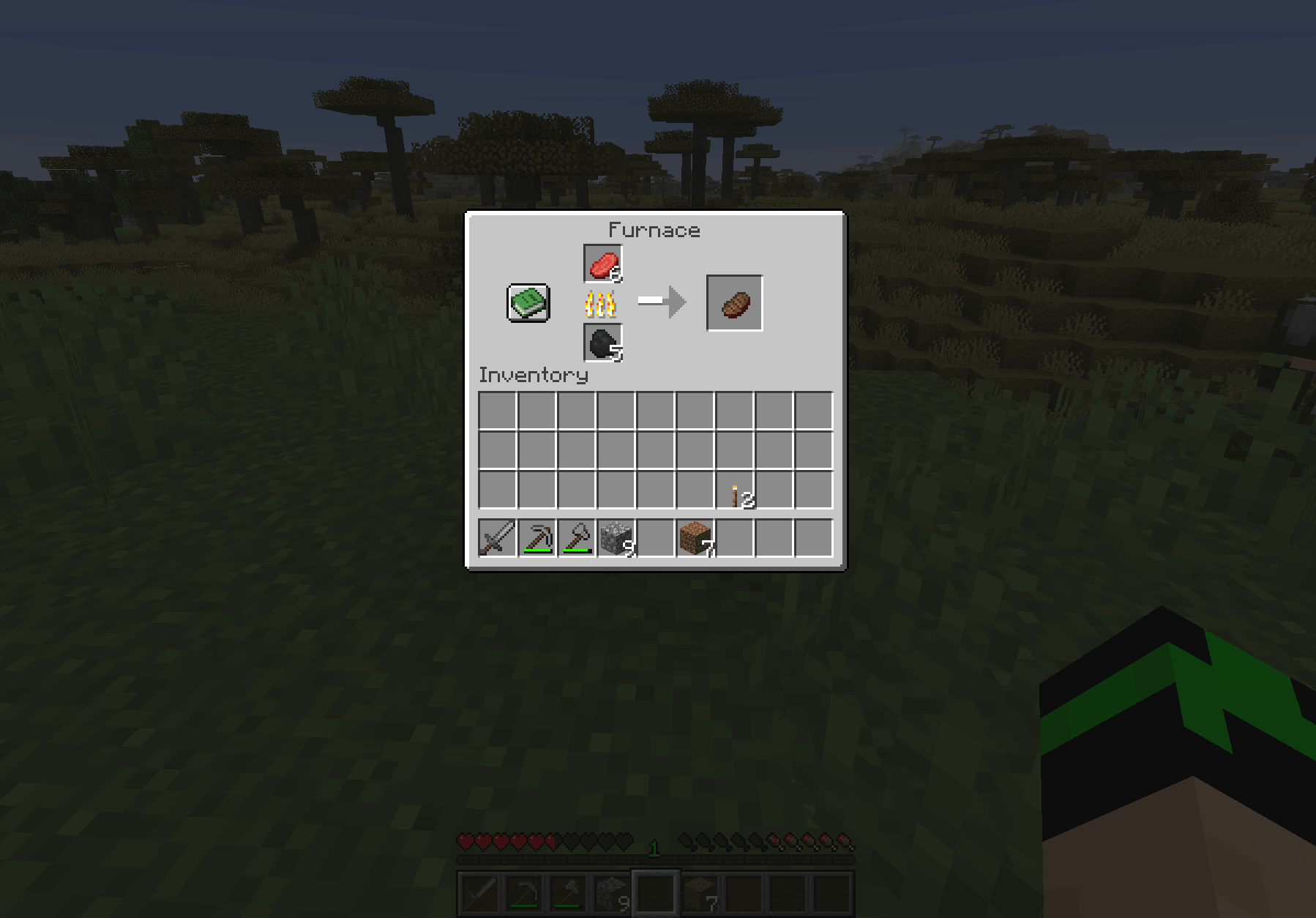Grab the stone axe
This screenshot has width=1316, height=918.
[x=577, y=538]
